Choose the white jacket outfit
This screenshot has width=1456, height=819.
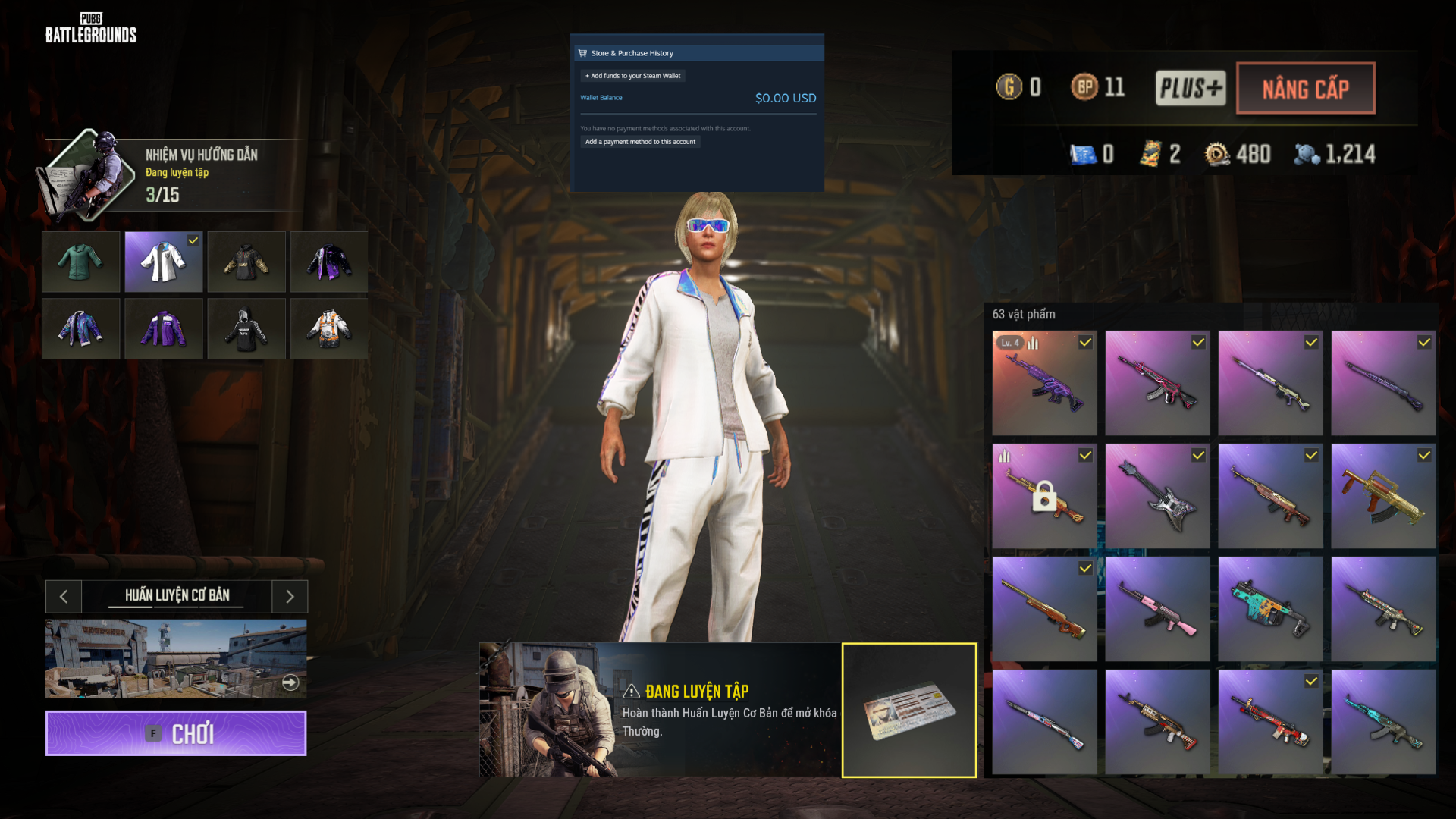click(x=163, y=262)
